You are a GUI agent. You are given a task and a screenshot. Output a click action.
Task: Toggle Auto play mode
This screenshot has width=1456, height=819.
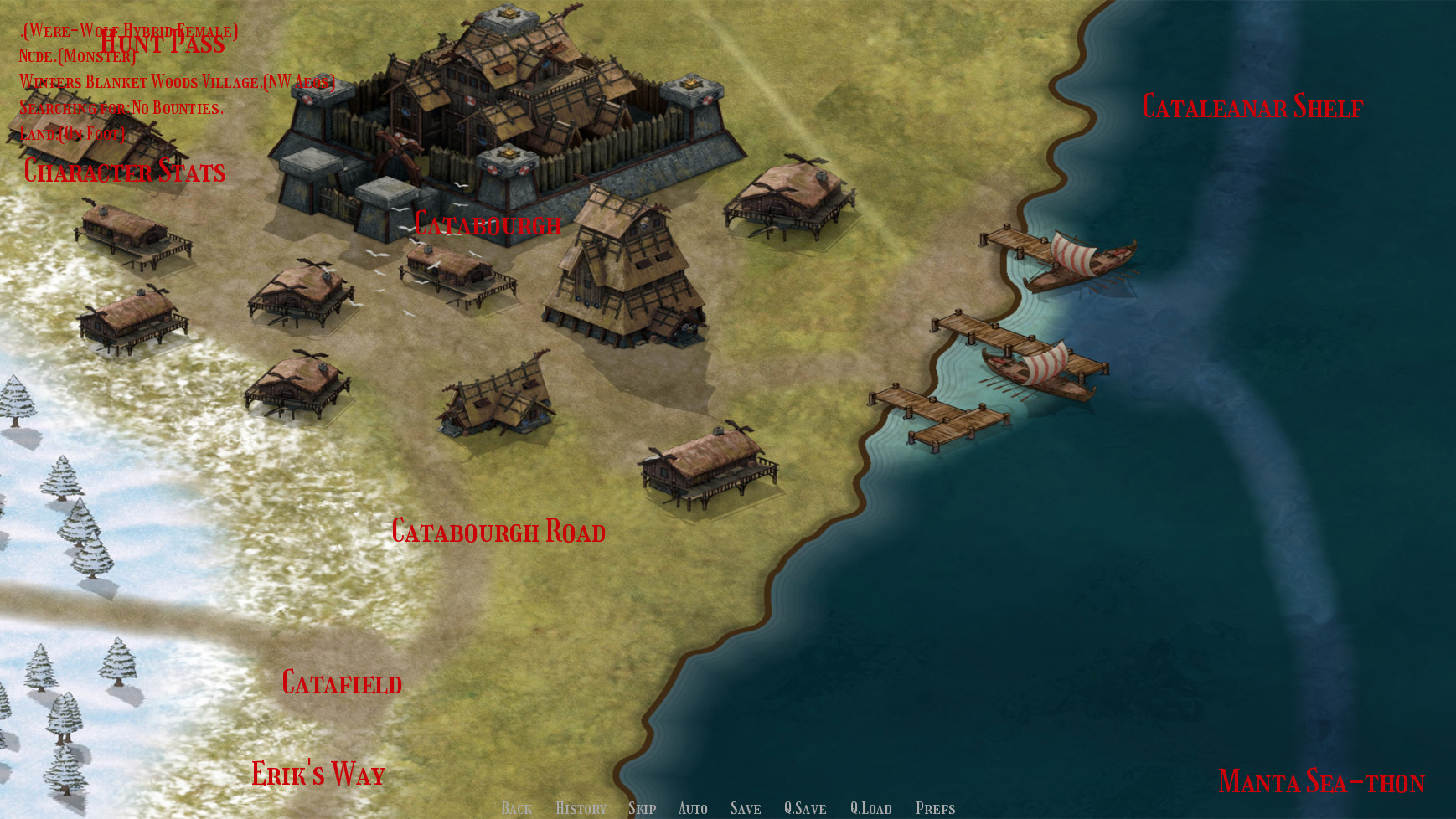tap(693, 808)
